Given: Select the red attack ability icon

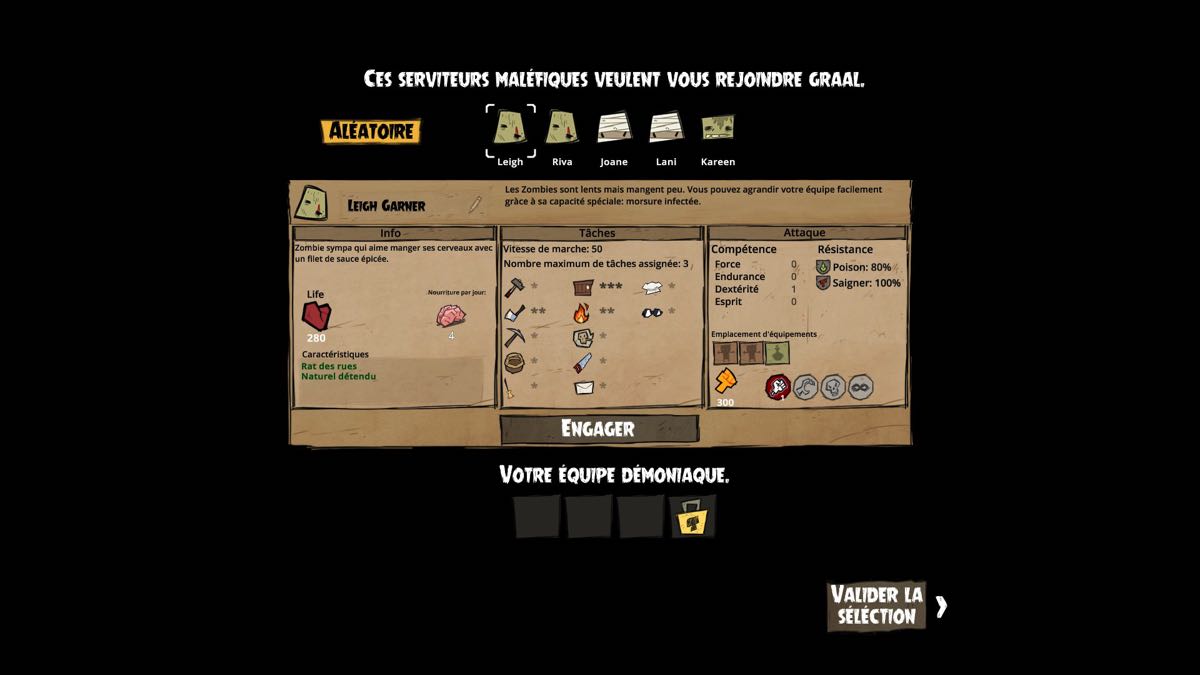Looking at the screenshot, I should click(x=778, y=387).
